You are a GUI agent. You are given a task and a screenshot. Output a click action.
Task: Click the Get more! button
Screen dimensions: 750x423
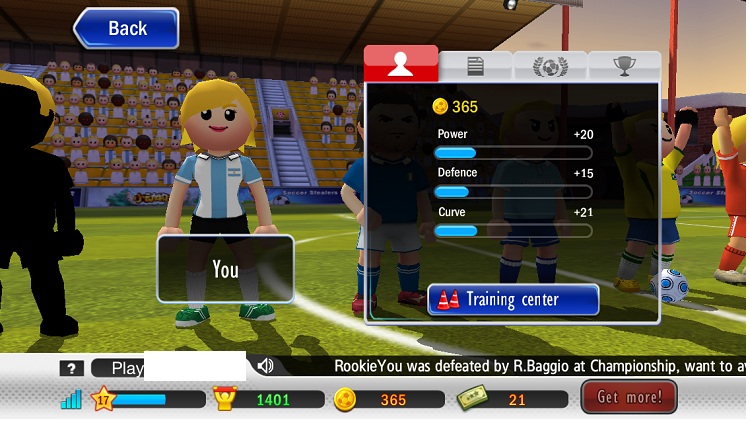click(x=629, y=397)
